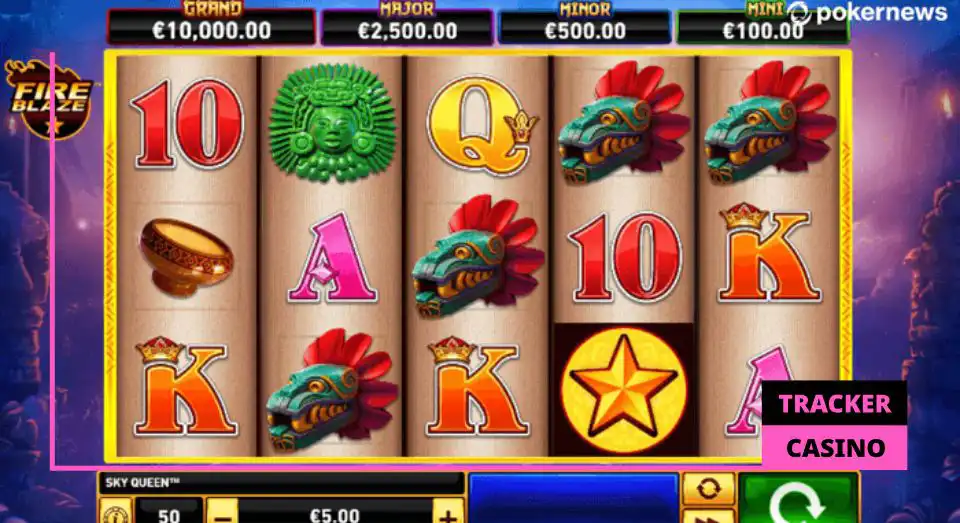Increase the bet with the plus button

[x=447, y=514]
